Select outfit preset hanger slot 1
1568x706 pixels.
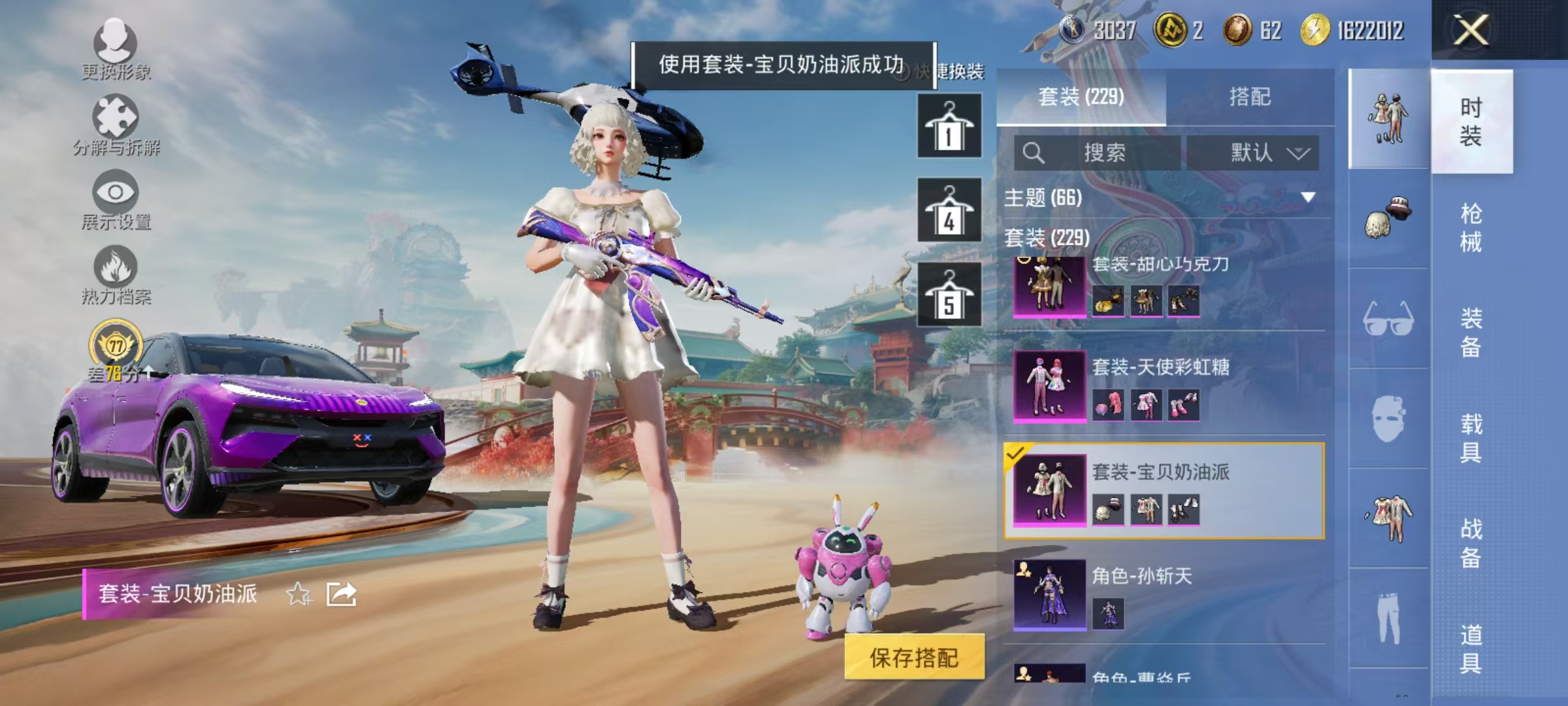coord(949,124)
